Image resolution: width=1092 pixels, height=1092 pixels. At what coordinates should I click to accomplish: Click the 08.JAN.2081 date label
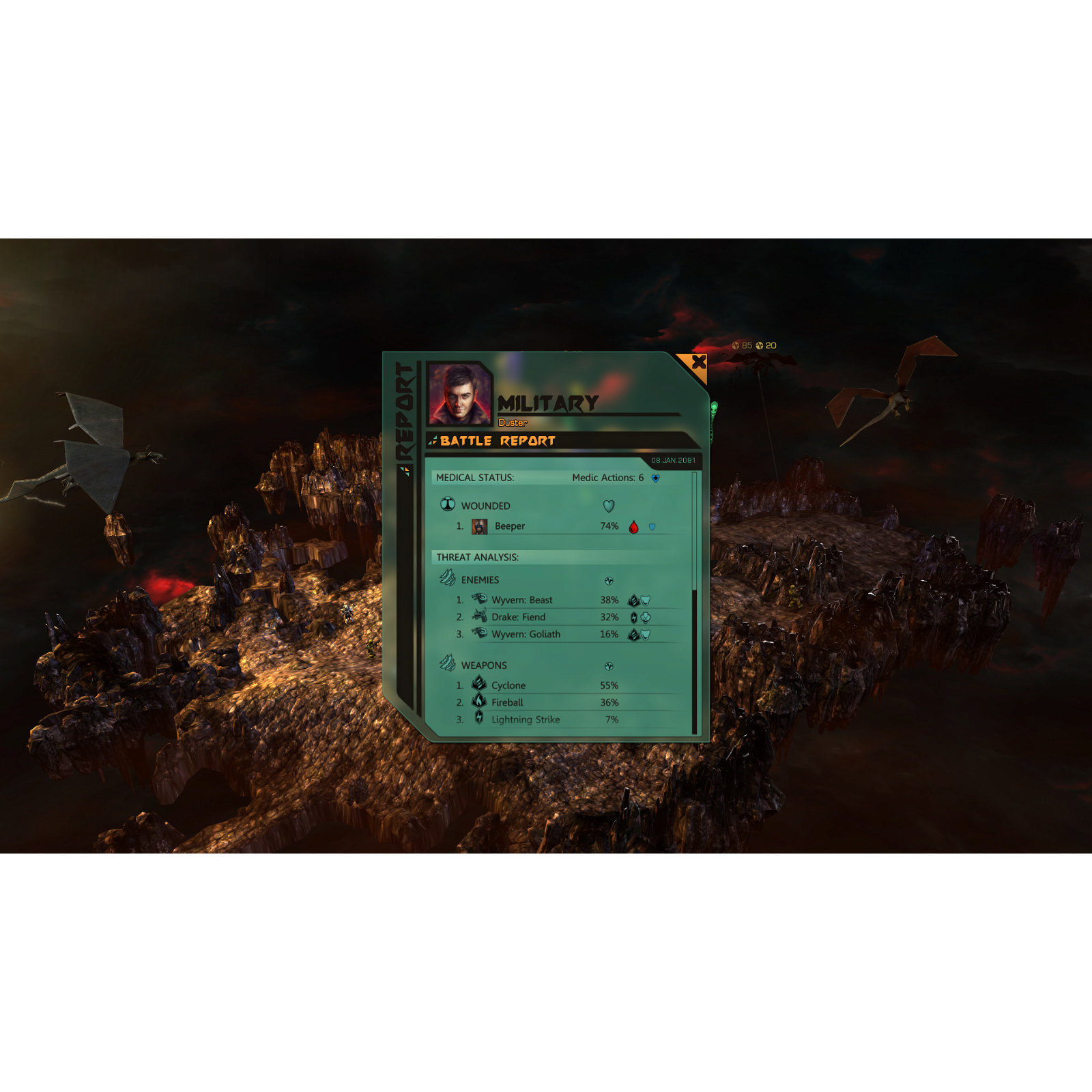point(674,461)
